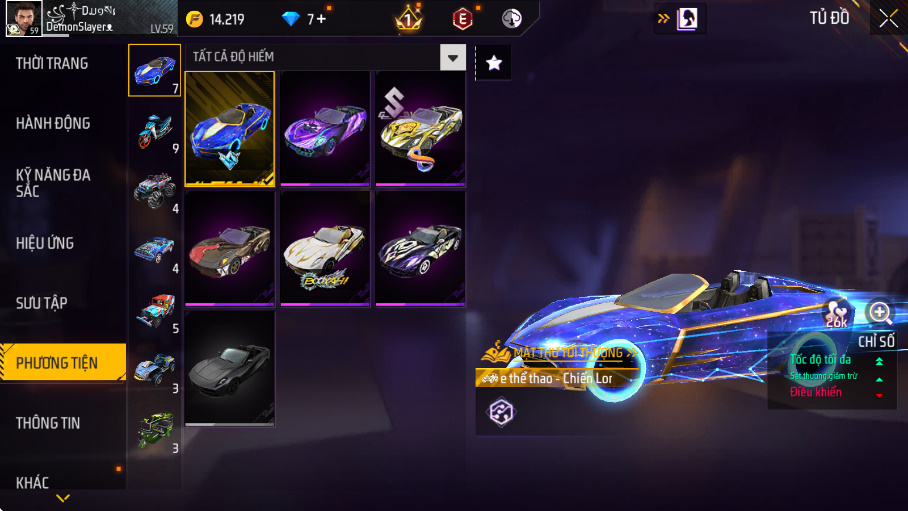Zoom in with the magnifier icon
This screenshot has height=511, width=908.
[x=880, y=313]
